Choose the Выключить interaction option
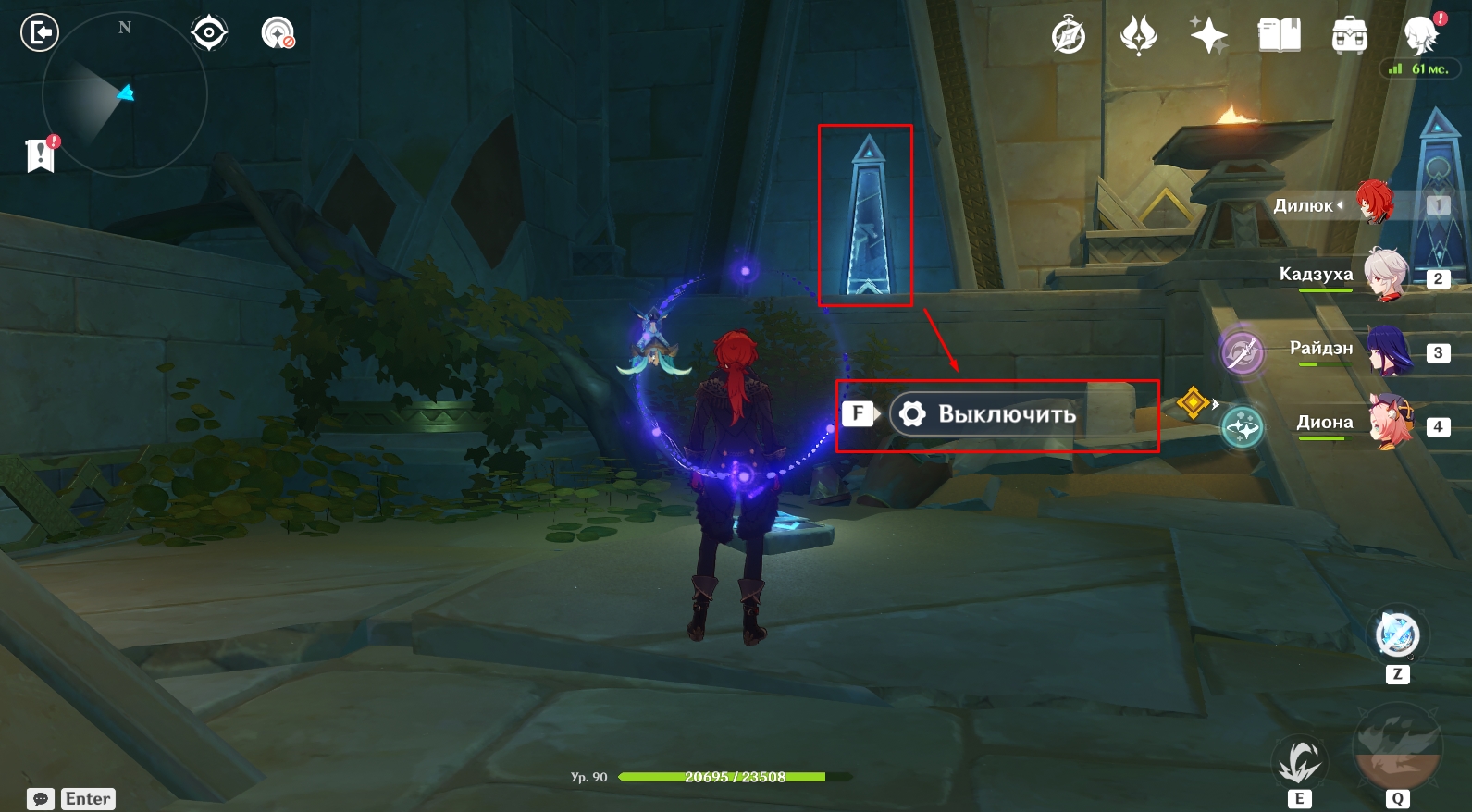This screenshot has width=1472, height=812. (x=1006, y=414)
